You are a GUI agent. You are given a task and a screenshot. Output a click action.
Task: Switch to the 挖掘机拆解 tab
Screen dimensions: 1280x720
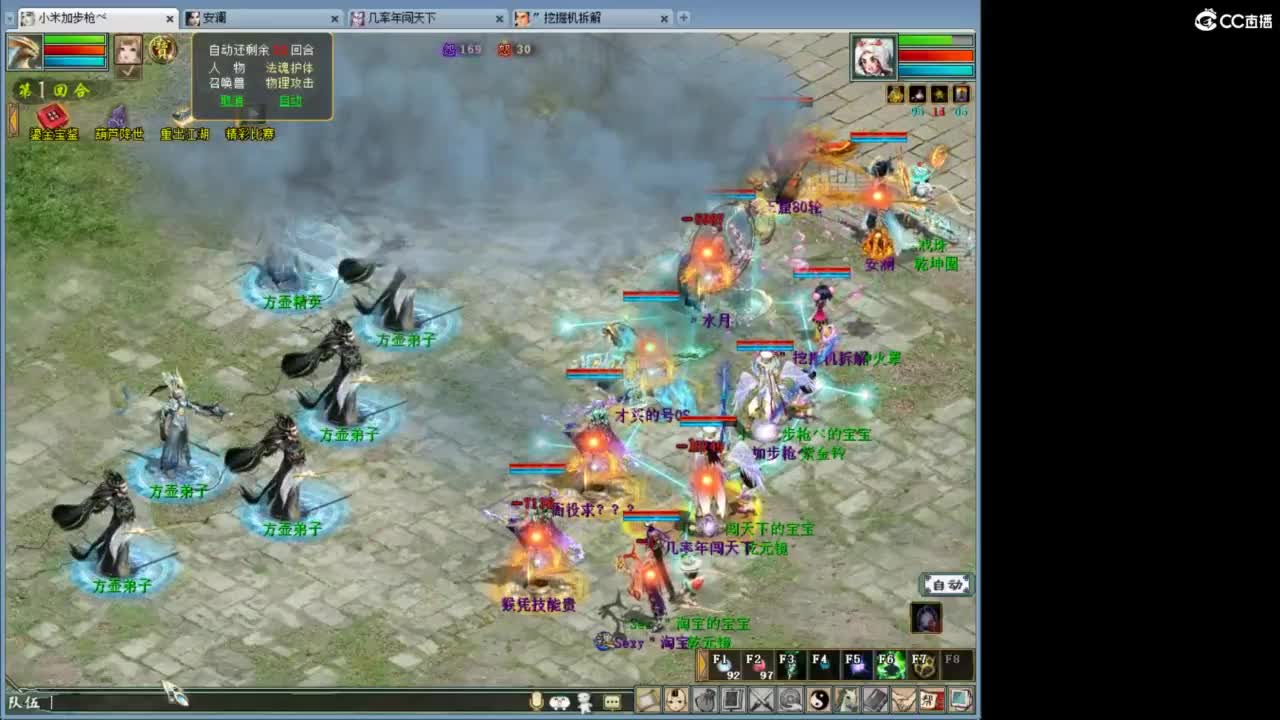coord(570,17)
